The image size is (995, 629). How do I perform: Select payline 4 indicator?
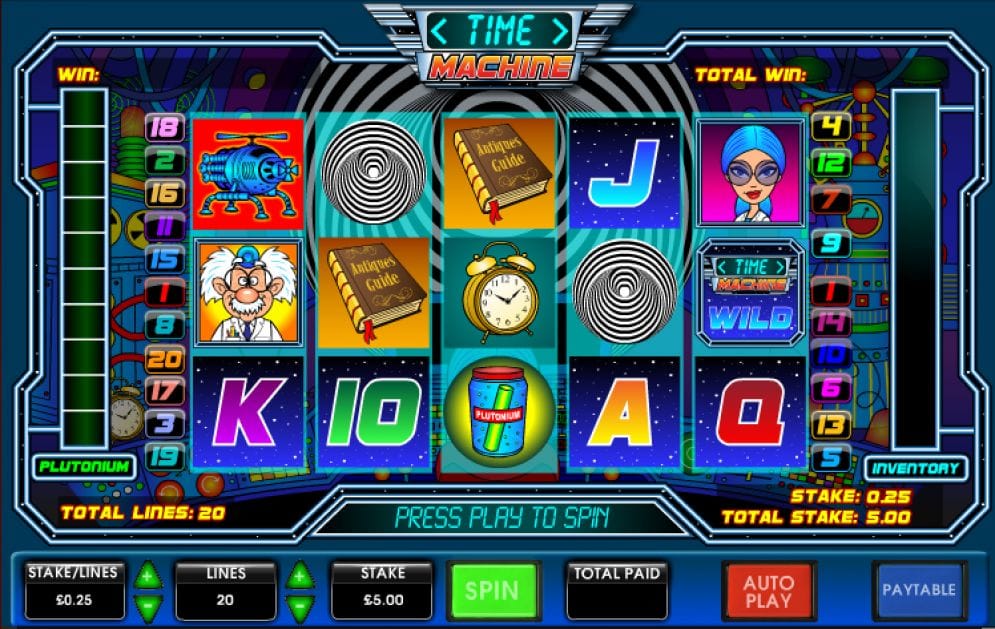(829, 127)
